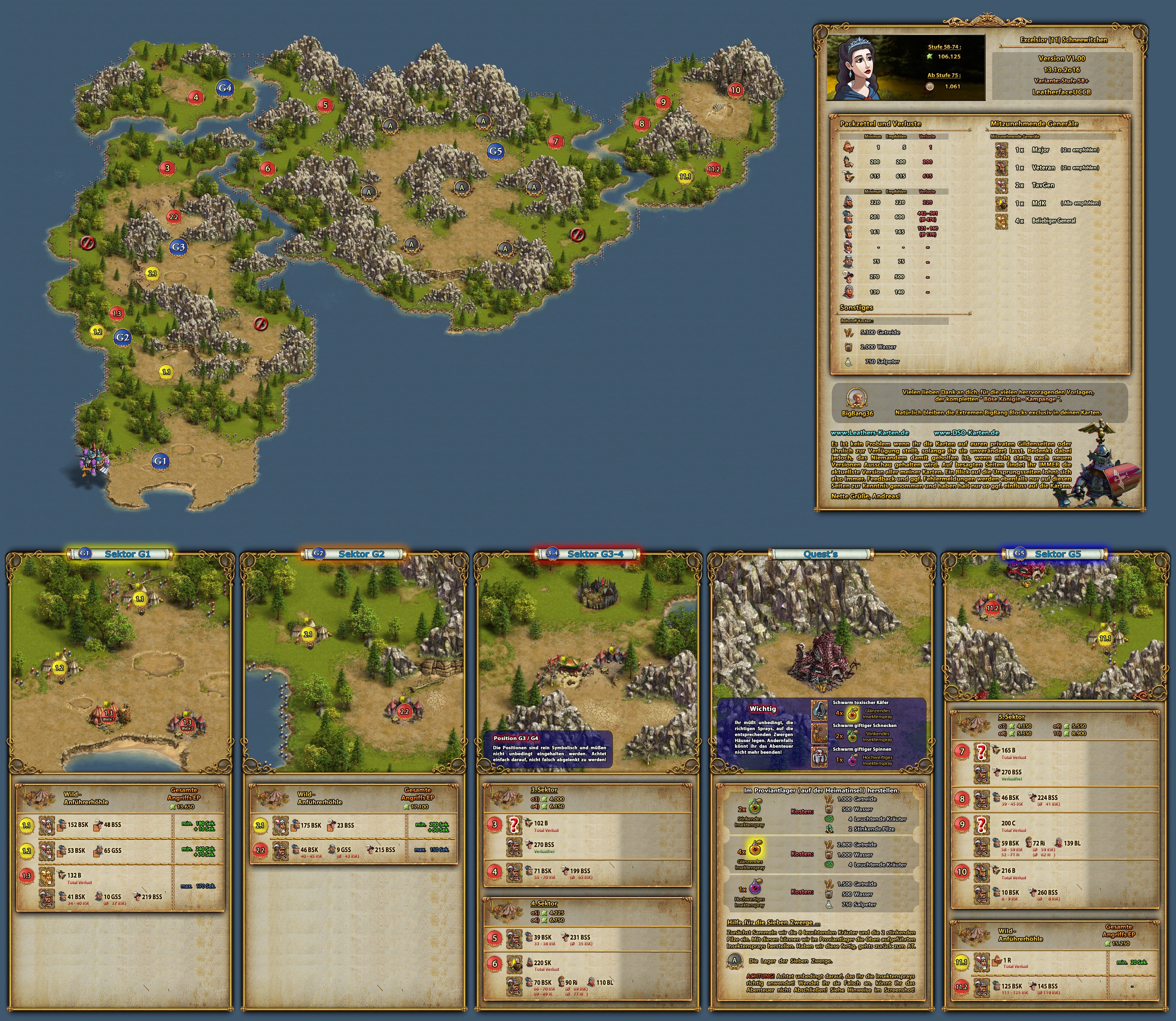Show the Quest's header banner
The image size is (1176, 1021).
coord(820,554)
